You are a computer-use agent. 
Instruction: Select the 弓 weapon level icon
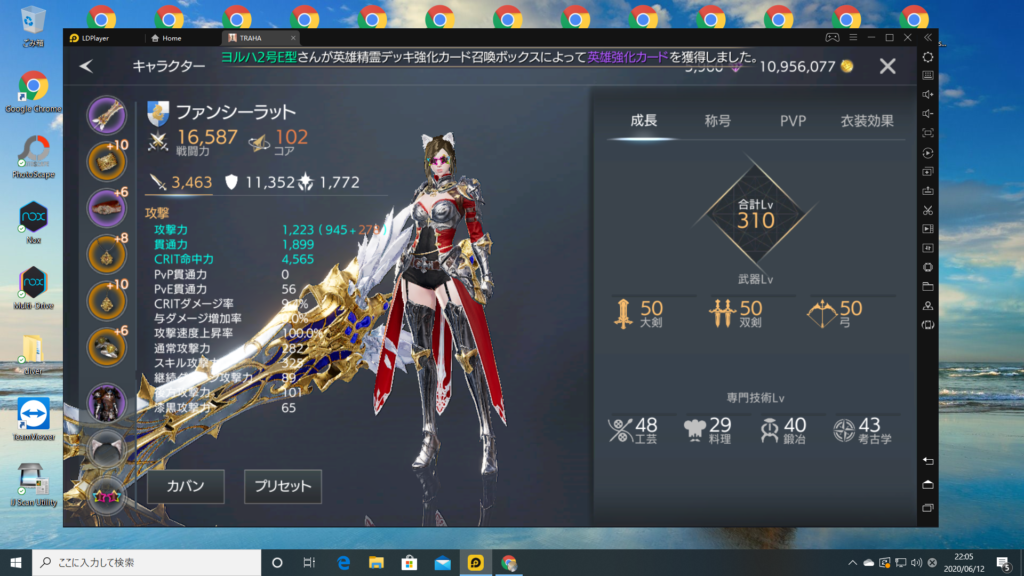click(x=820, y=314)
